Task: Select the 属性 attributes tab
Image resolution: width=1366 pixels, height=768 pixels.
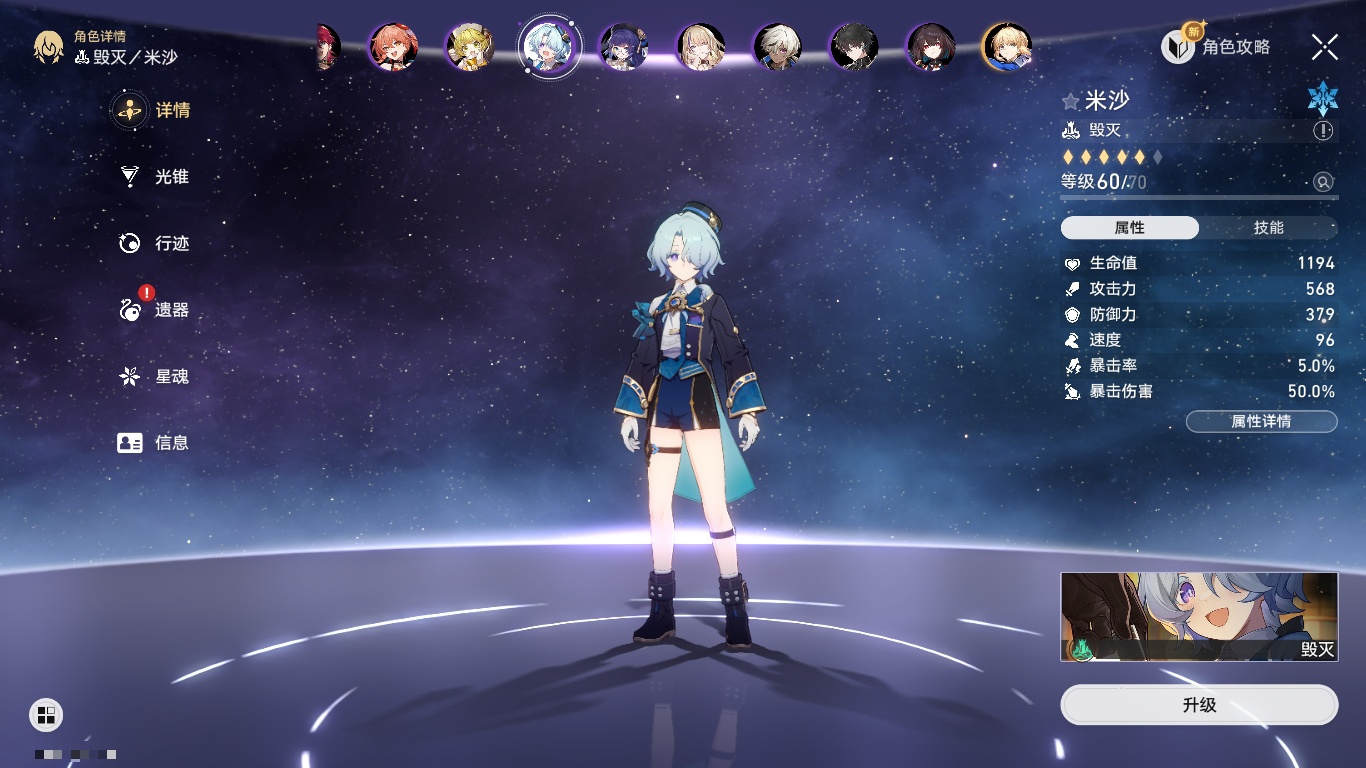Action: 1130,228
